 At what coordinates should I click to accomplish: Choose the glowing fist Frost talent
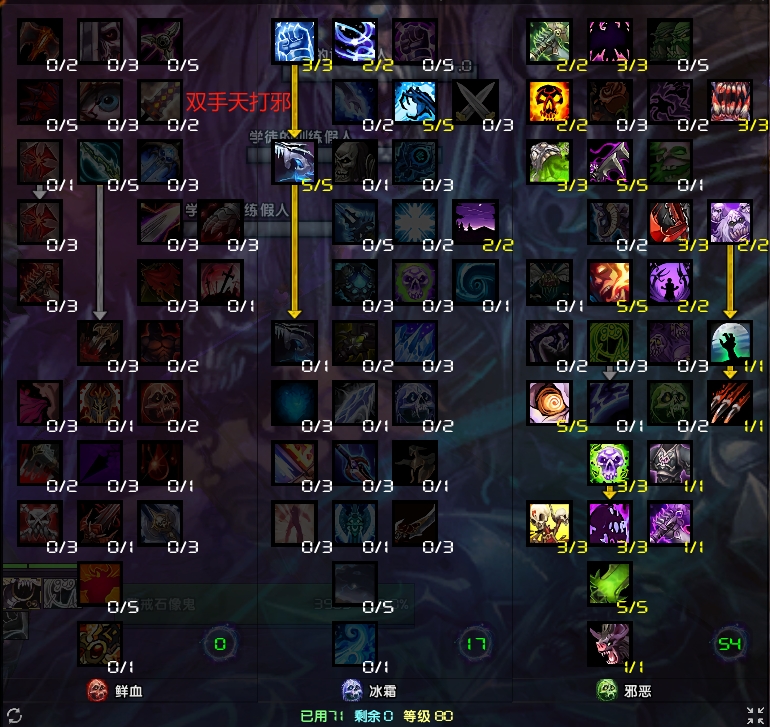294,42
